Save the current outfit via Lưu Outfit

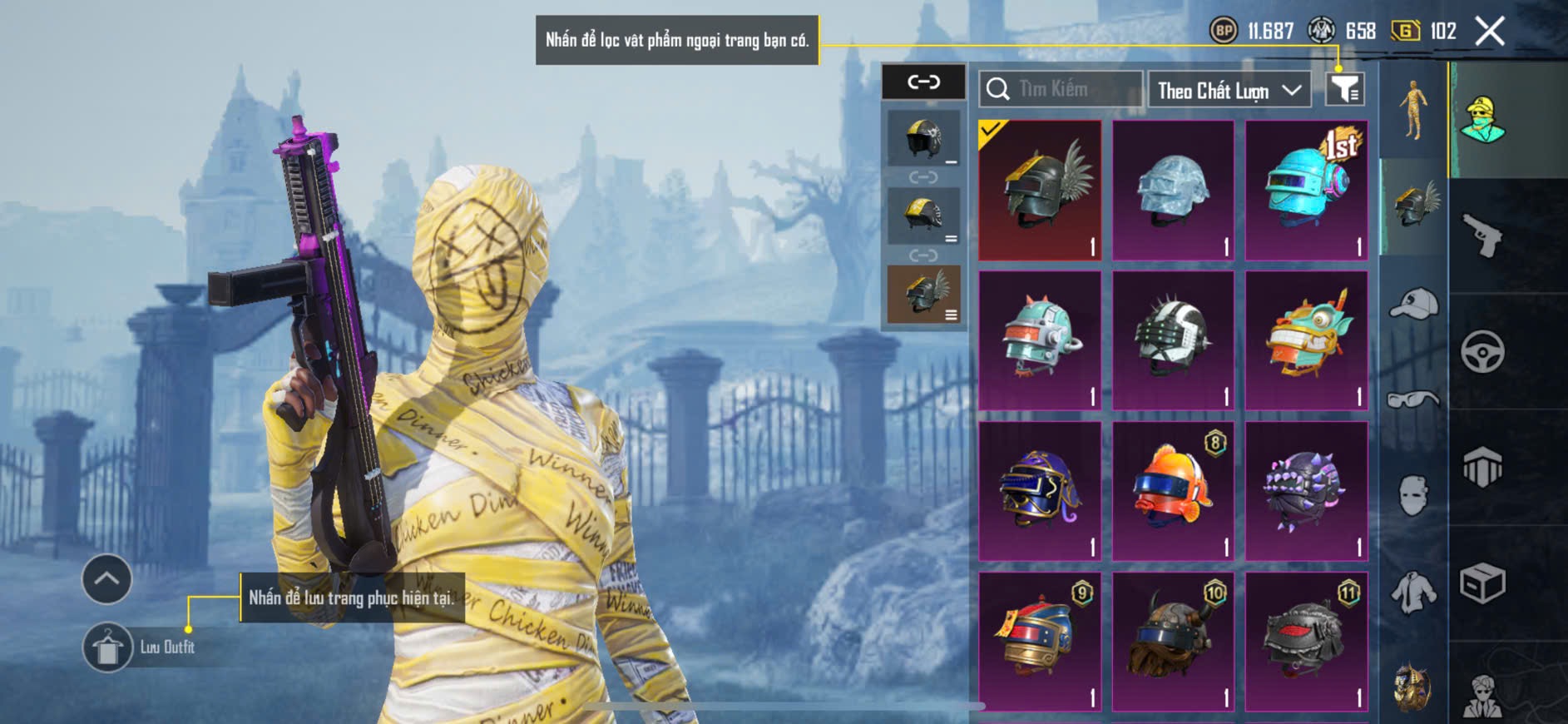click(108, 647)
